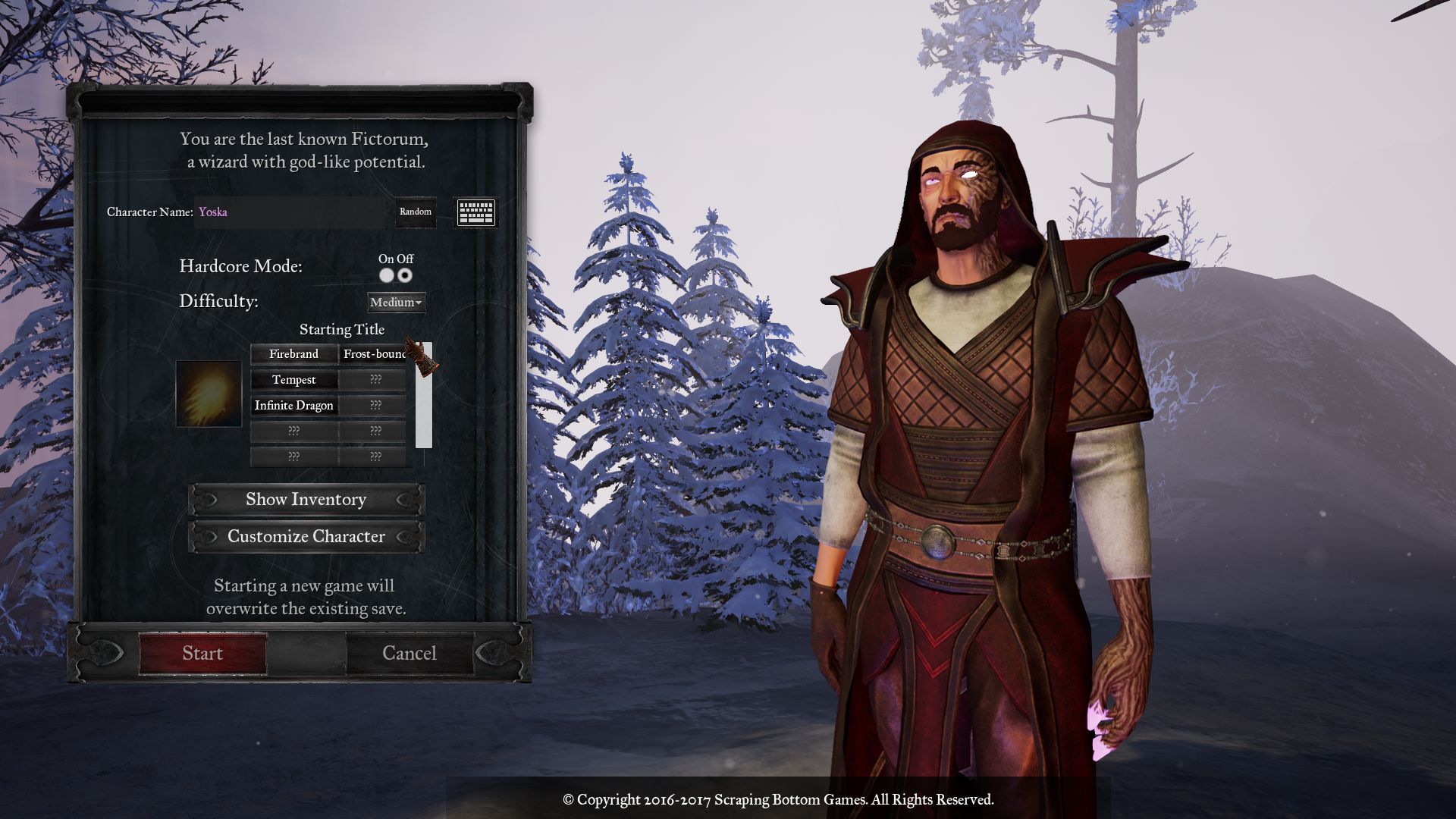Click the fiery title preview image
This screenshot has height=819, width=1456.
209,394
